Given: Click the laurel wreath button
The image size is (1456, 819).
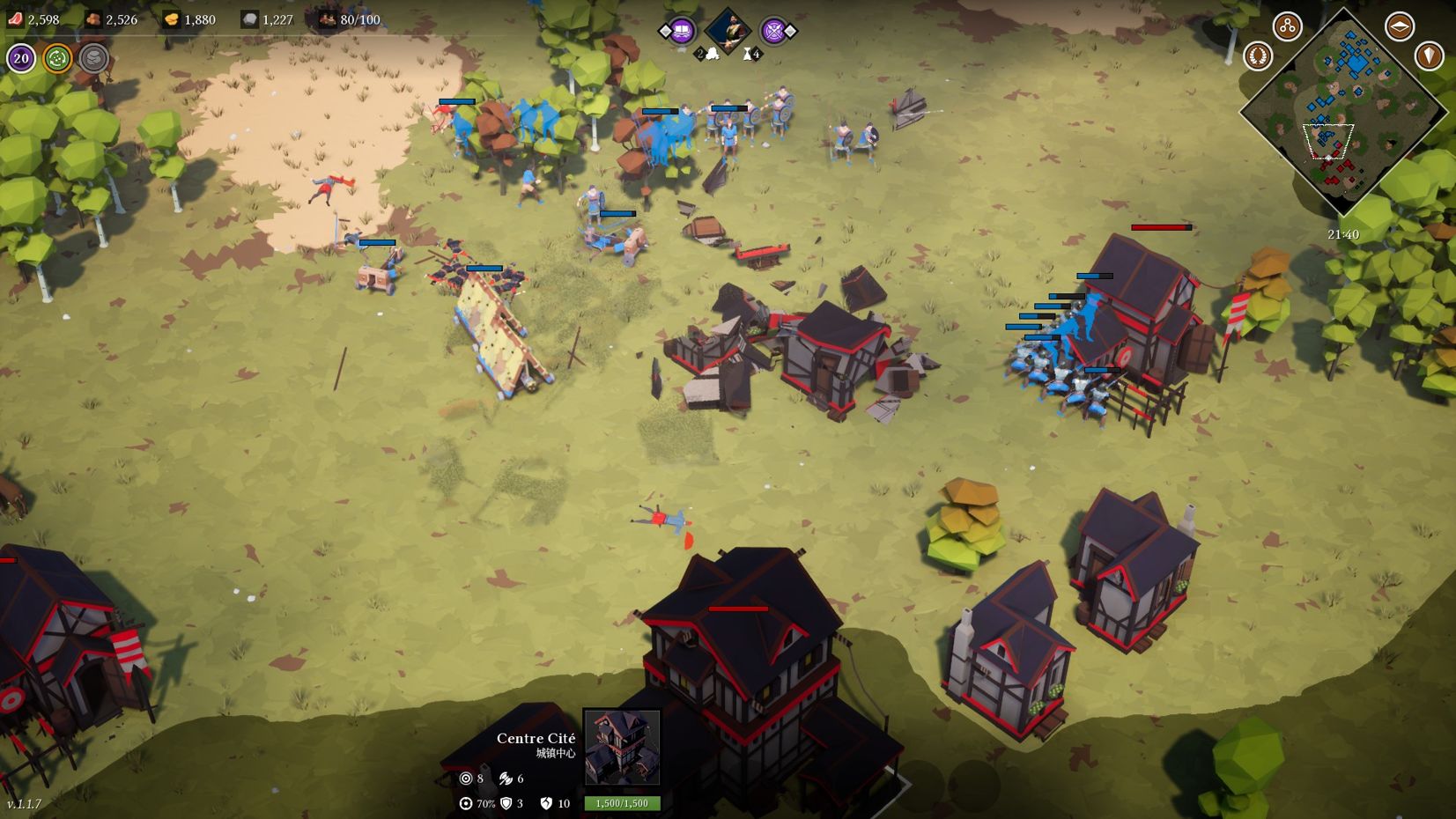Looking at the screenshot, I should (x=1258, y=56).
